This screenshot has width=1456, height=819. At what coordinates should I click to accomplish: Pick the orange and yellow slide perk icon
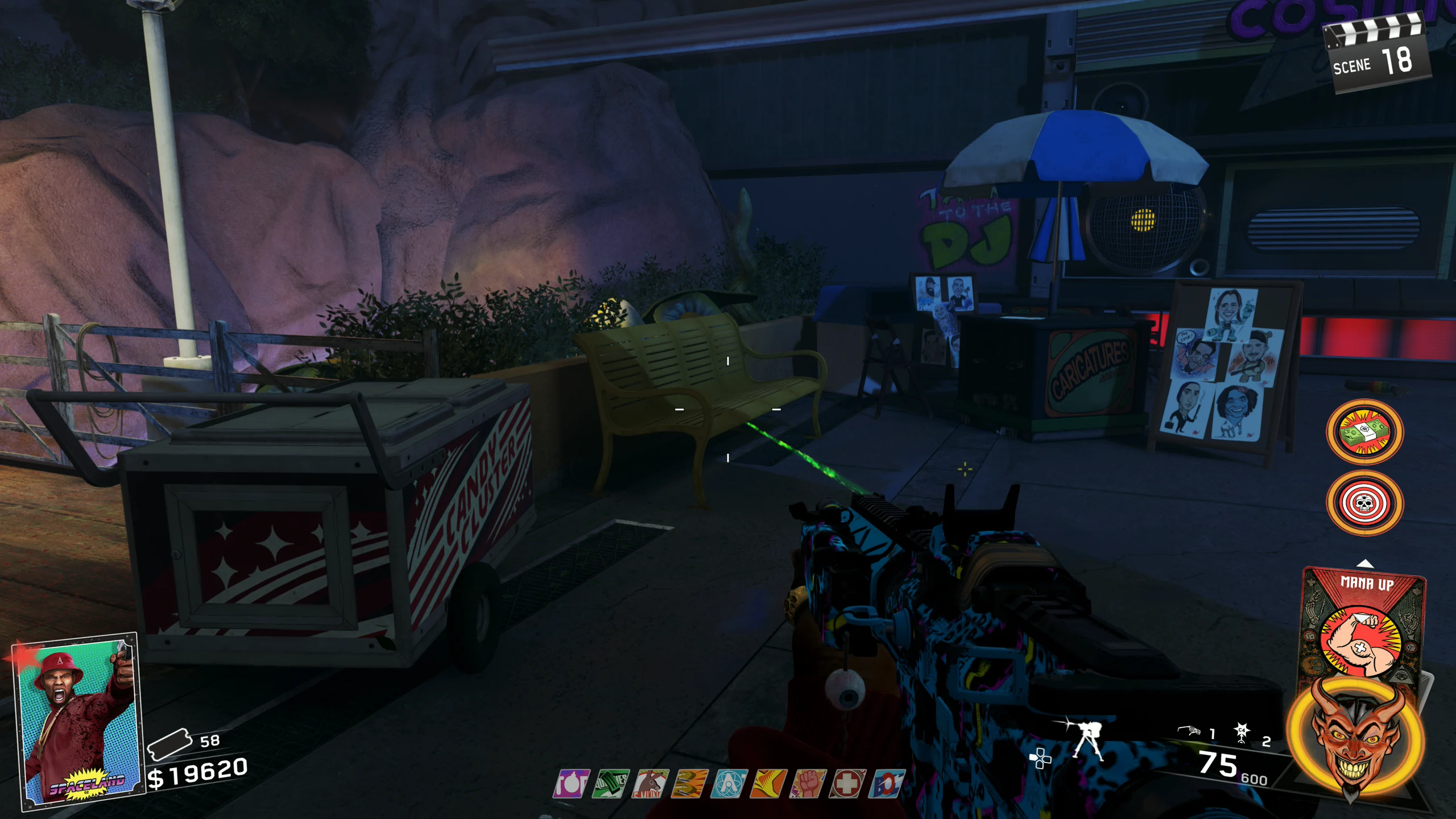(x=768, y=784)
